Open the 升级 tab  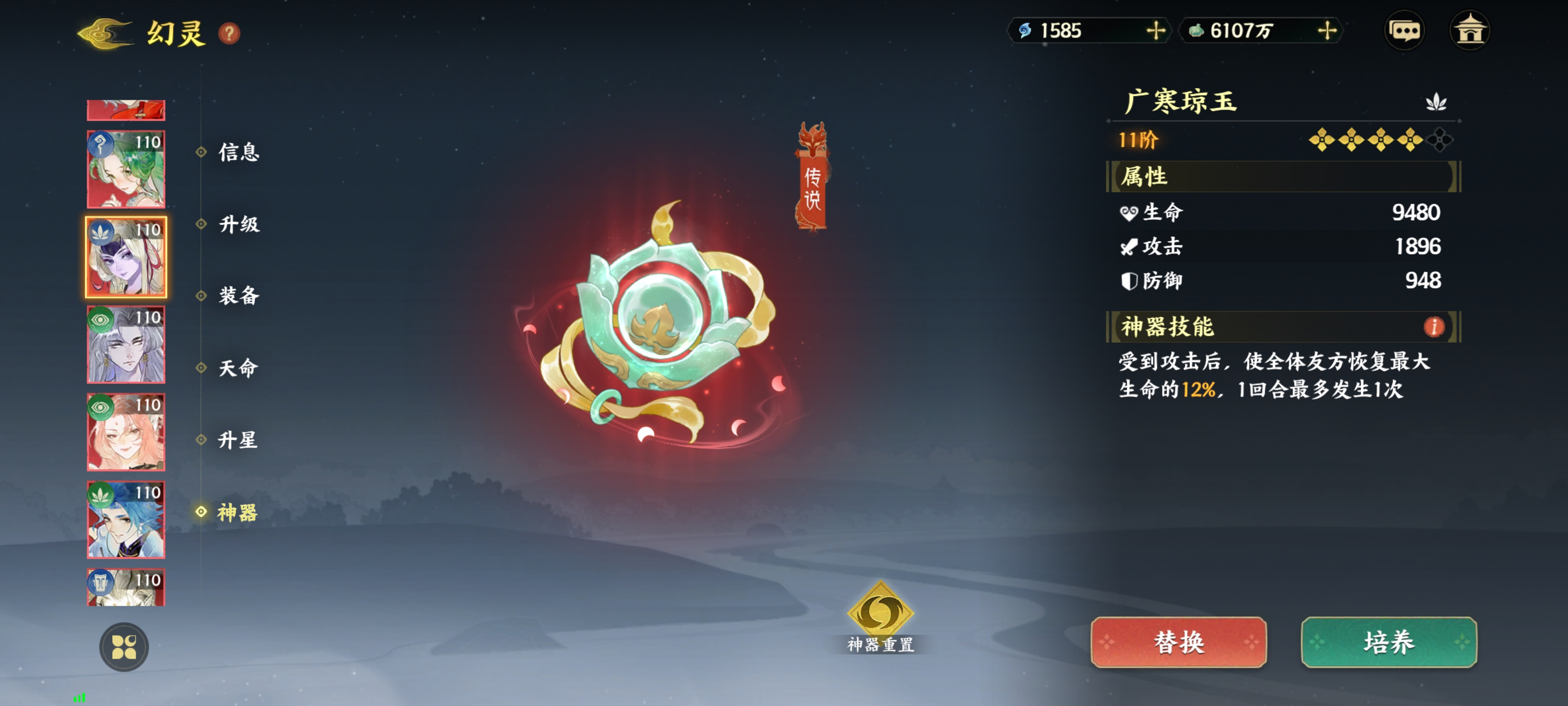[239, 224]
